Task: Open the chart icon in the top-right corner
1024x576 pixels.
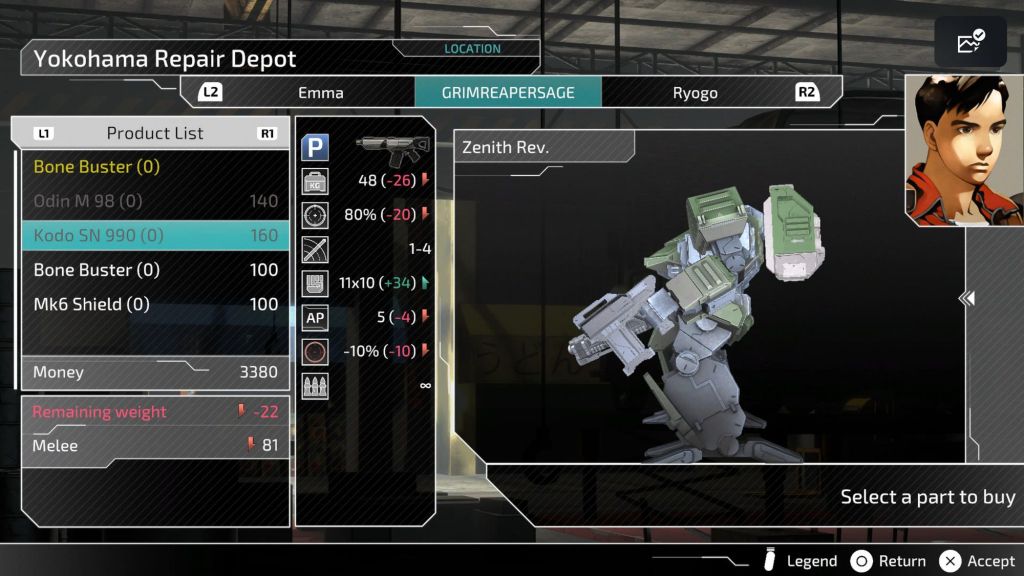Action: point(970,42)
